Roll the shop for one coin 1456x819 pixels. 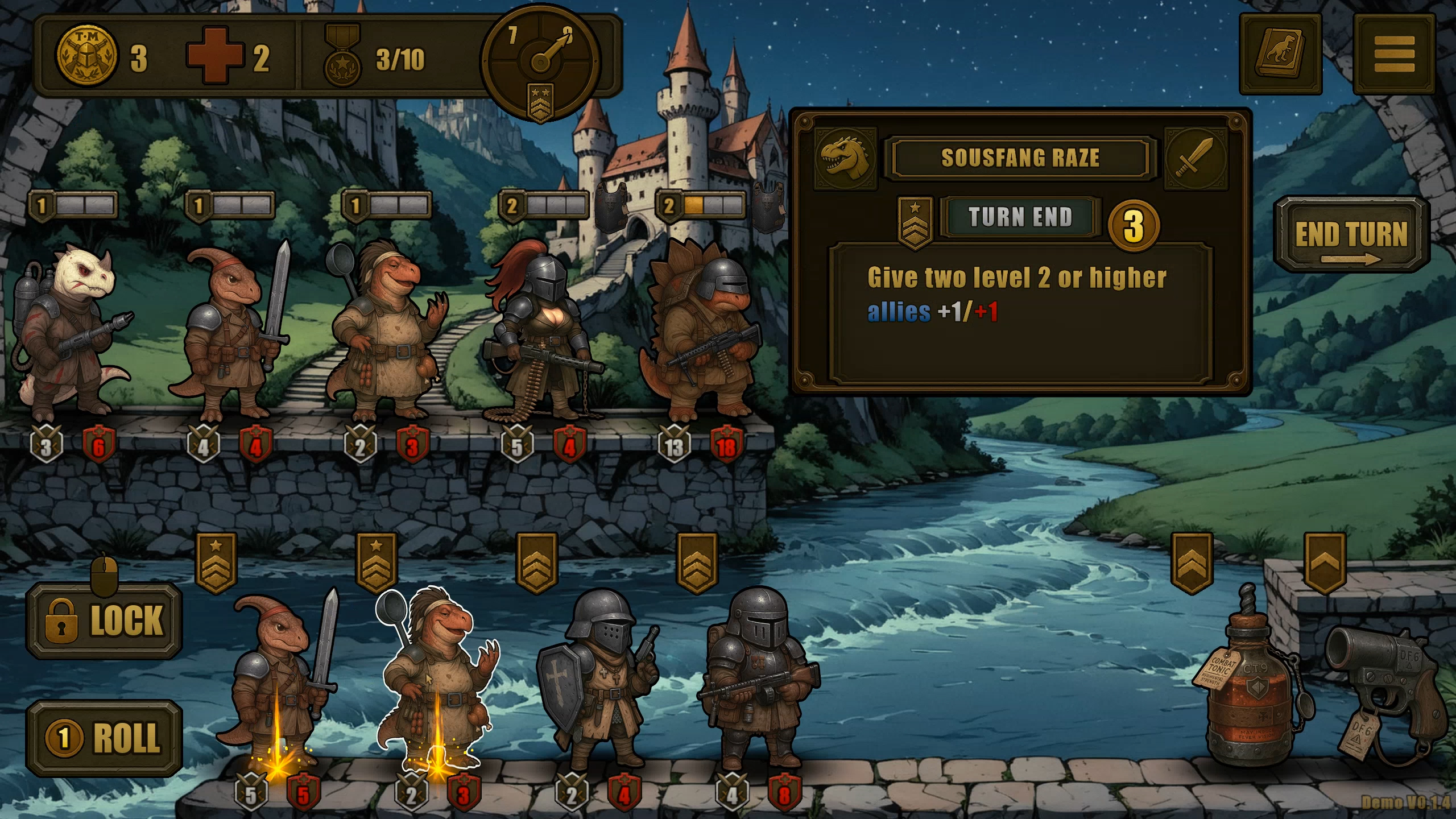104,738
